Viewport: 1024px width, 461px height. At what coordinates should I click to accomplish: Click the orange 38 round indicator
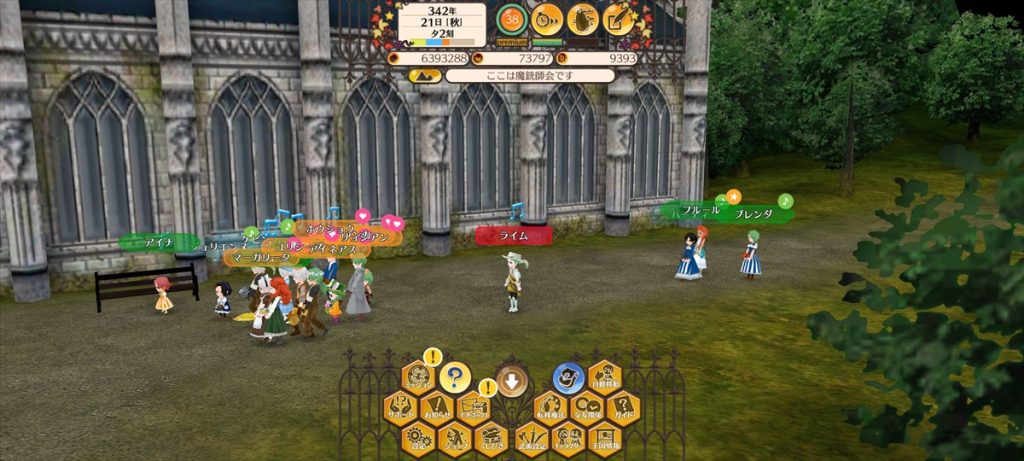pyautogui.click(x=512, y=19)
